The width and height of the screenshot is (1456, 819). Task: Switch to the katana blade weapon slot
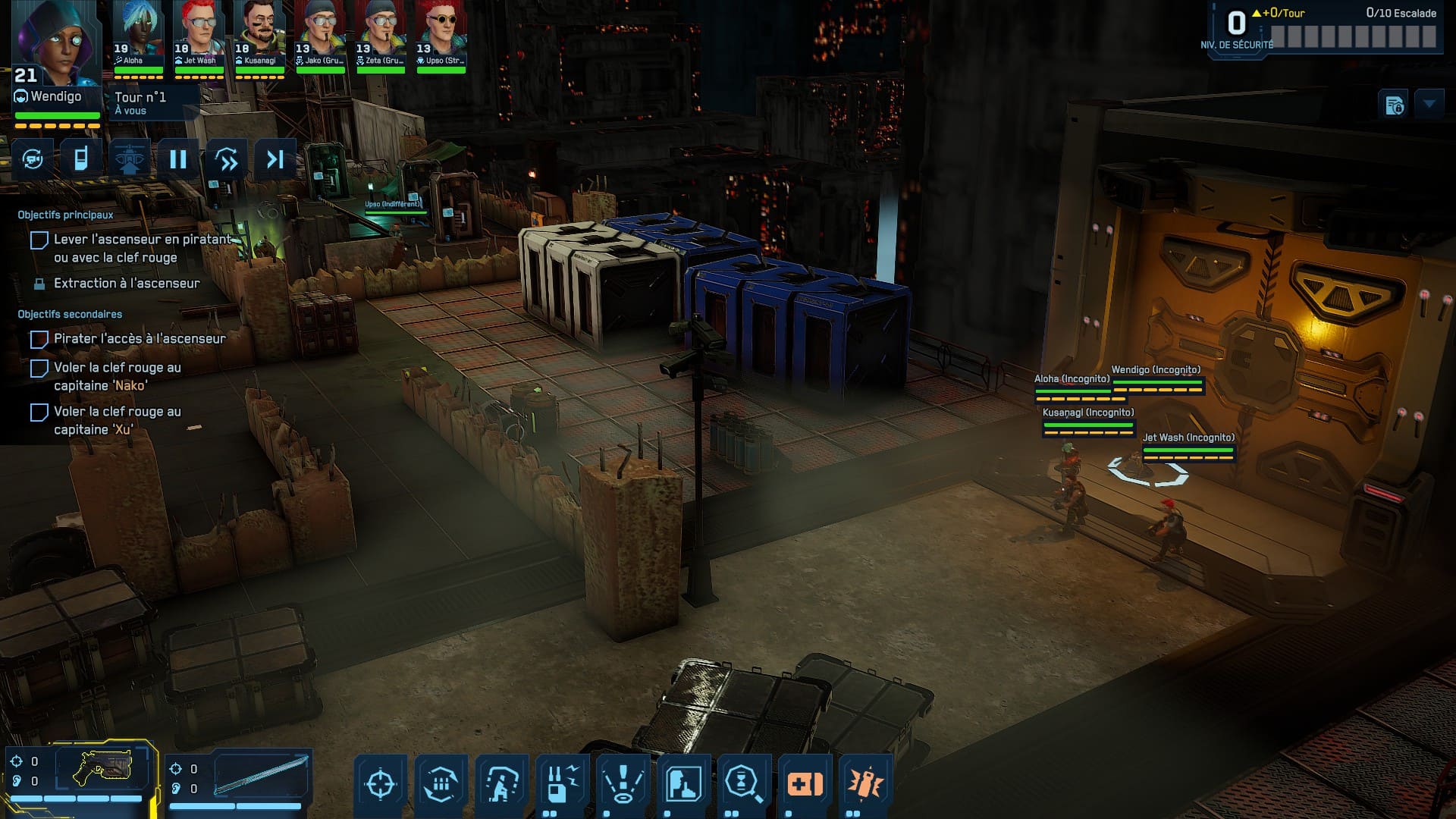pyautogui.click(x=261, y=775)
